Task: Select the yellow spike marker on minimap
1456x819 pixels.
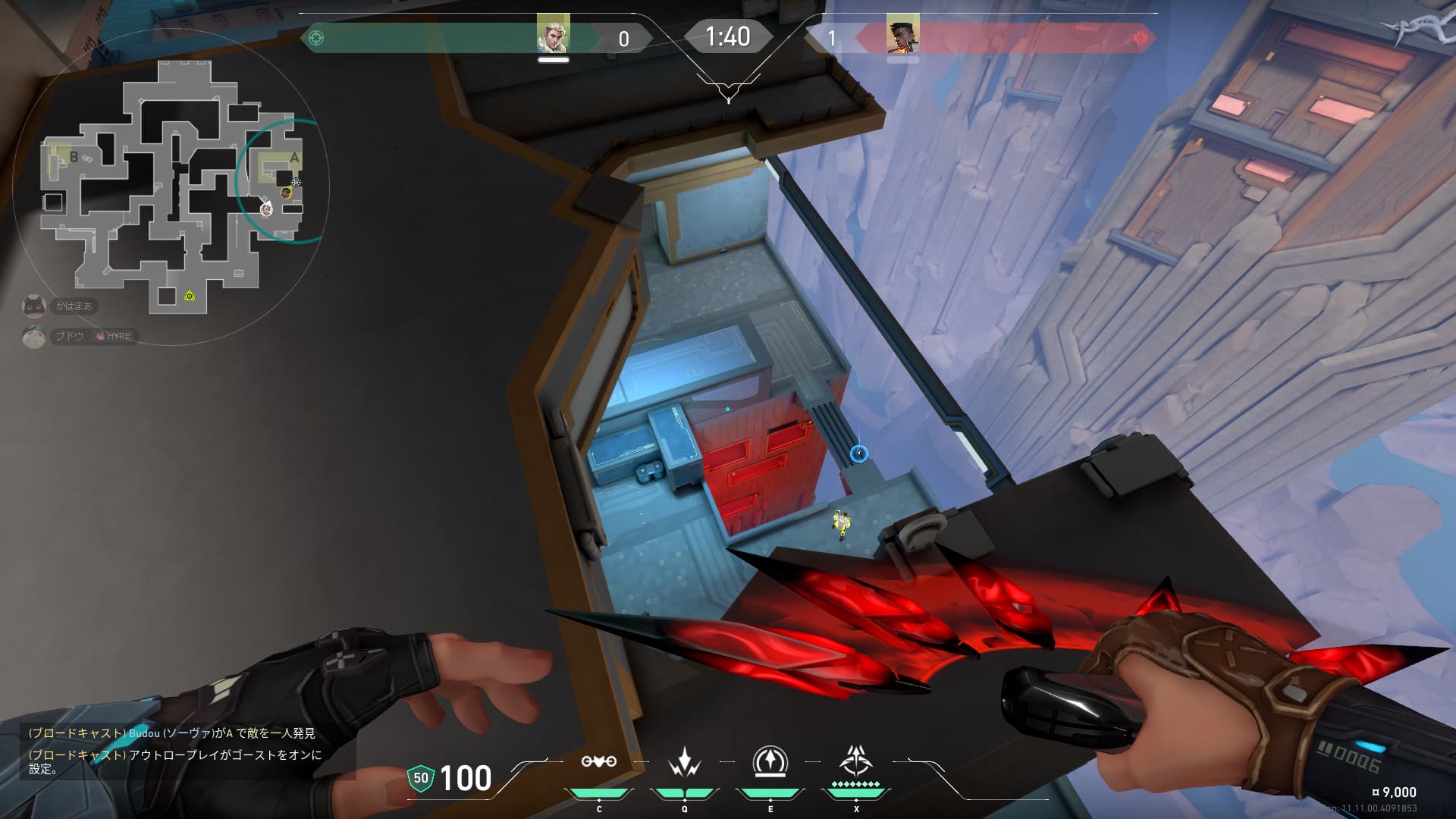Action: [x=190, y=295]
